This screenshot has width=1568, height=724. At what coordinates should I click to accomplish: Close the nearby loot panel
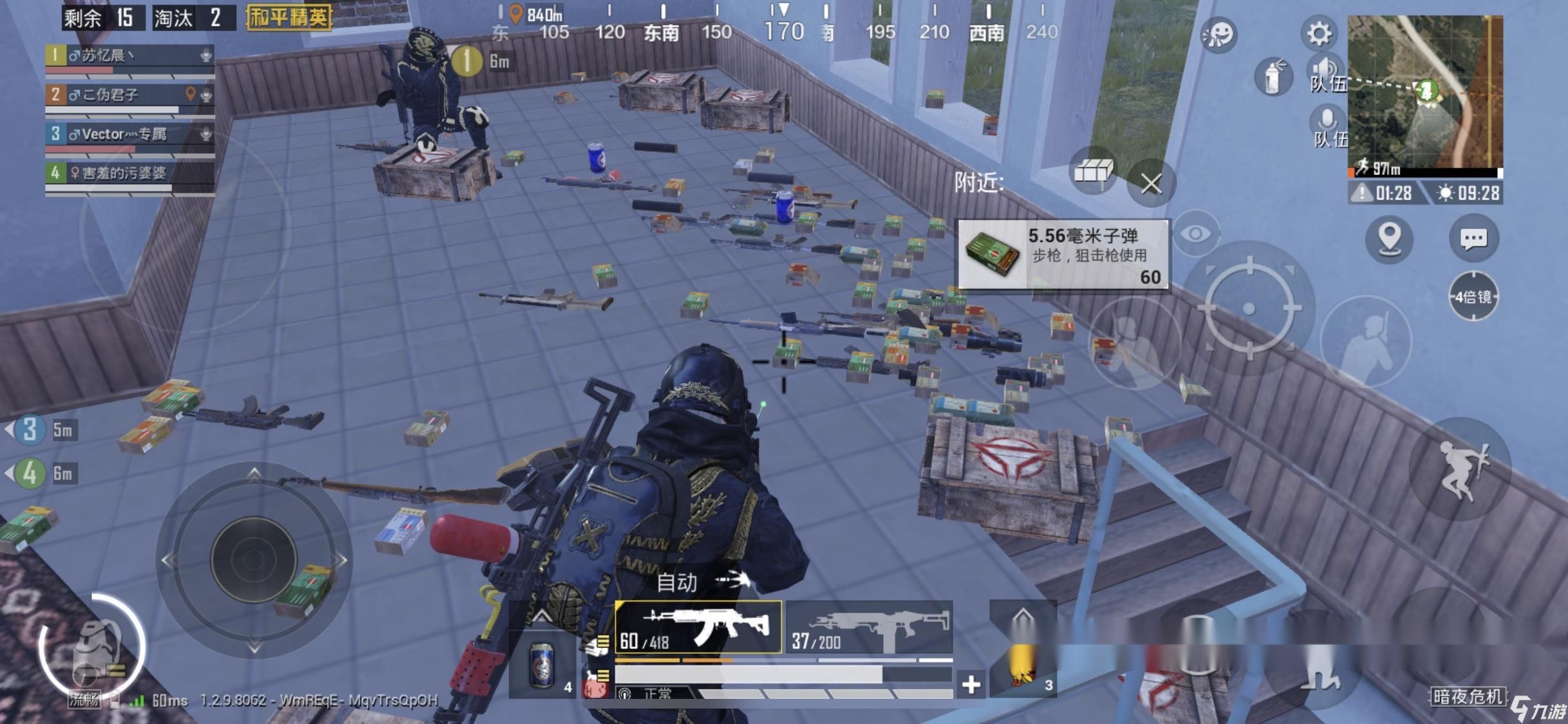(1151, 183)
